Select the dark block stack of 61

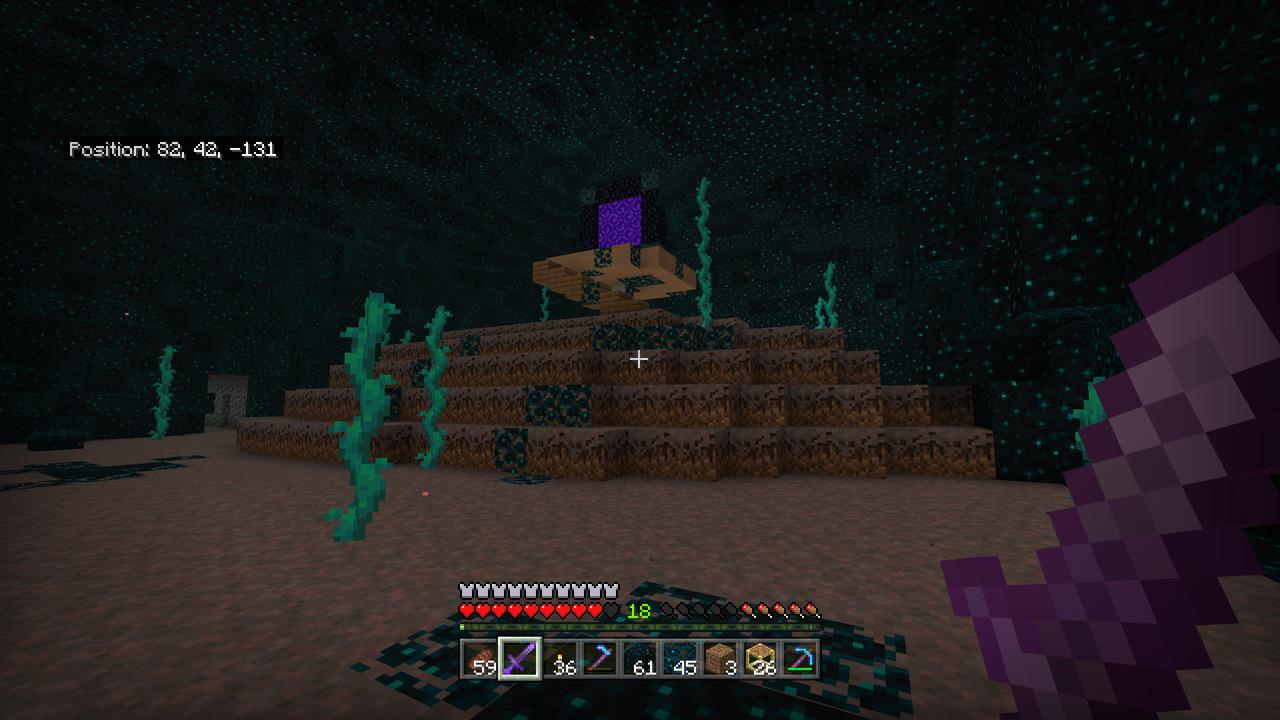(642, 660)
